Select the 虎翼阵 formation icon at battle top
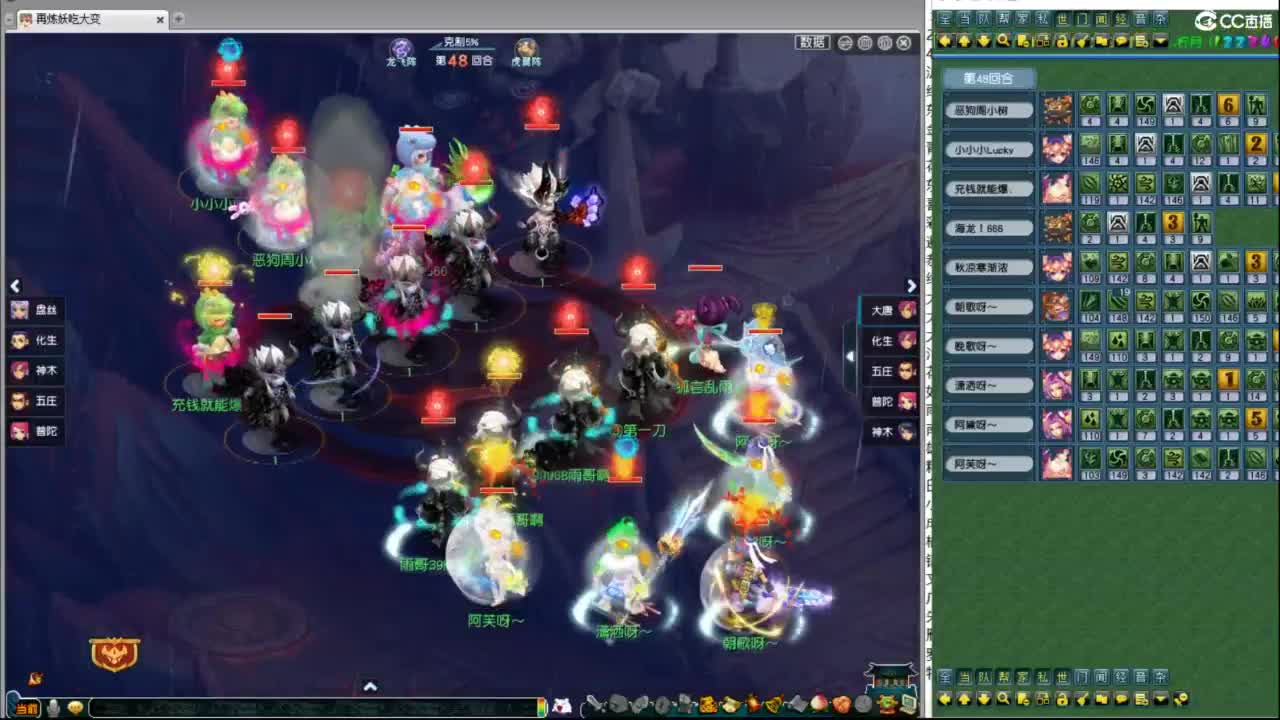This screenshot has height=720, width=1280. [528, 48]
